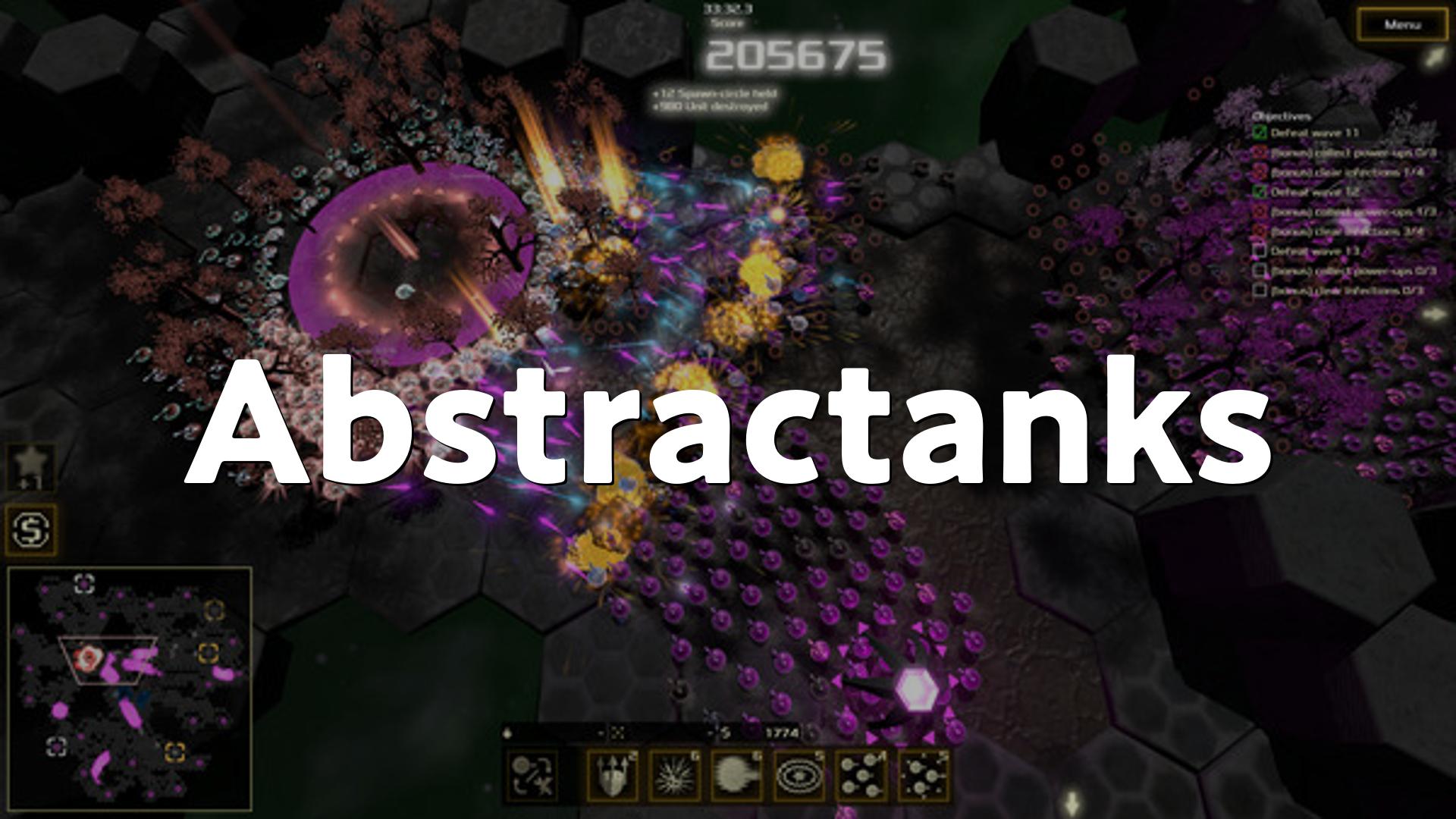
Task: Activate the concentric rings ability
Action: point(799,776)
